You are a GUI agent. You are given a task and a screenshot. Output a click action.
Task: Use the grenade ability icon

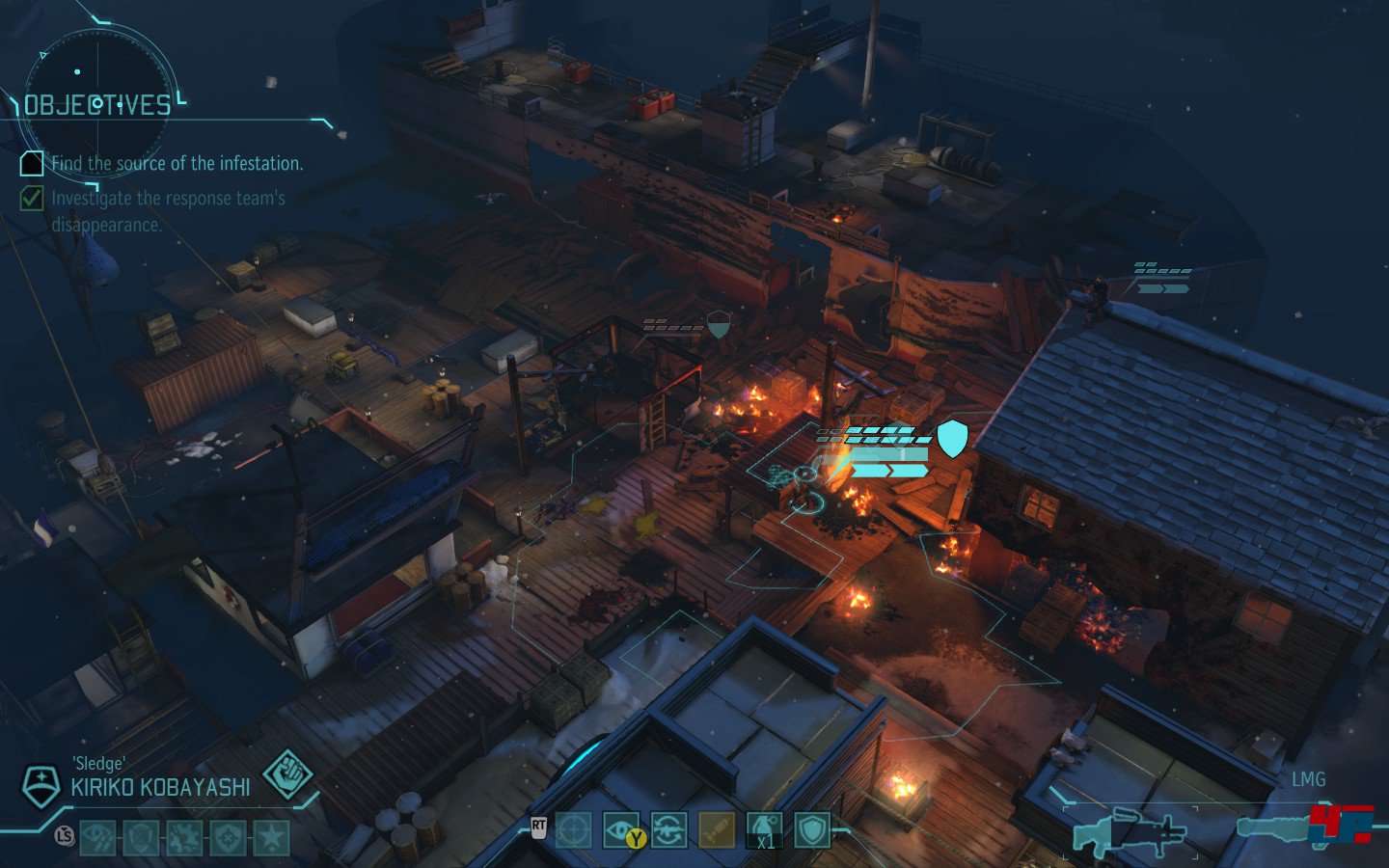pyautogui.click(x=764, y=829)
